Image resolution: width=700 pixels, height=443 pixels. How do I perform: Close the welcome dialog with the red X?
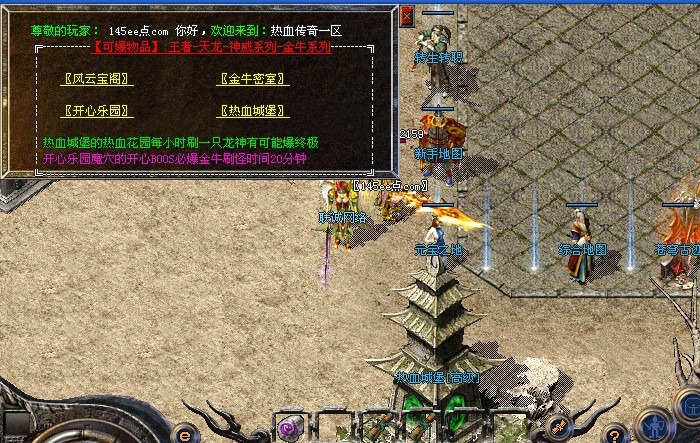[407, 17]
